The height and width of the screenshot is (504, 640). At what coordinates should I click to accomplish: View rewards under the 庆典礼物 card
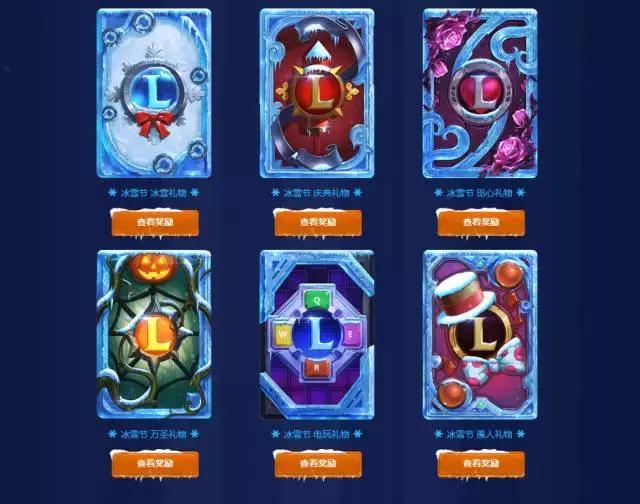tap(317, 223)
